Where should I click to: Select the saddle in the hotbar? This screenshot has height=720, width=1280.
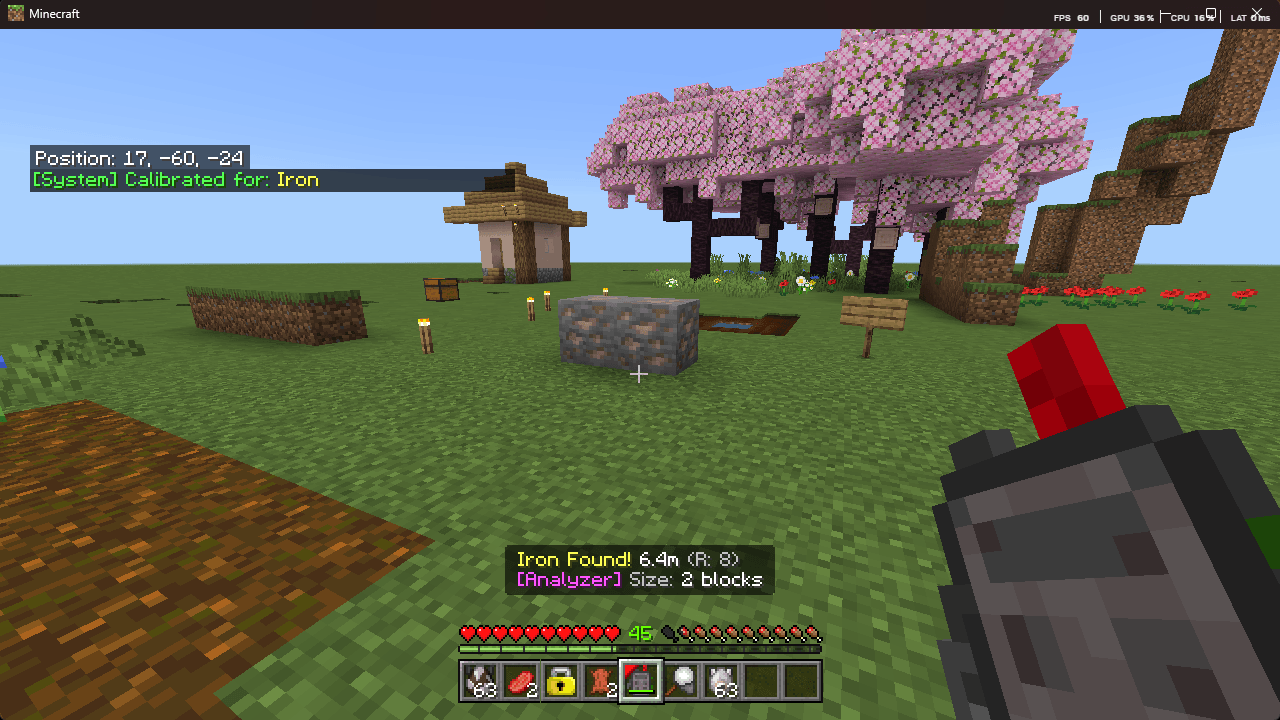coord(601,683)
